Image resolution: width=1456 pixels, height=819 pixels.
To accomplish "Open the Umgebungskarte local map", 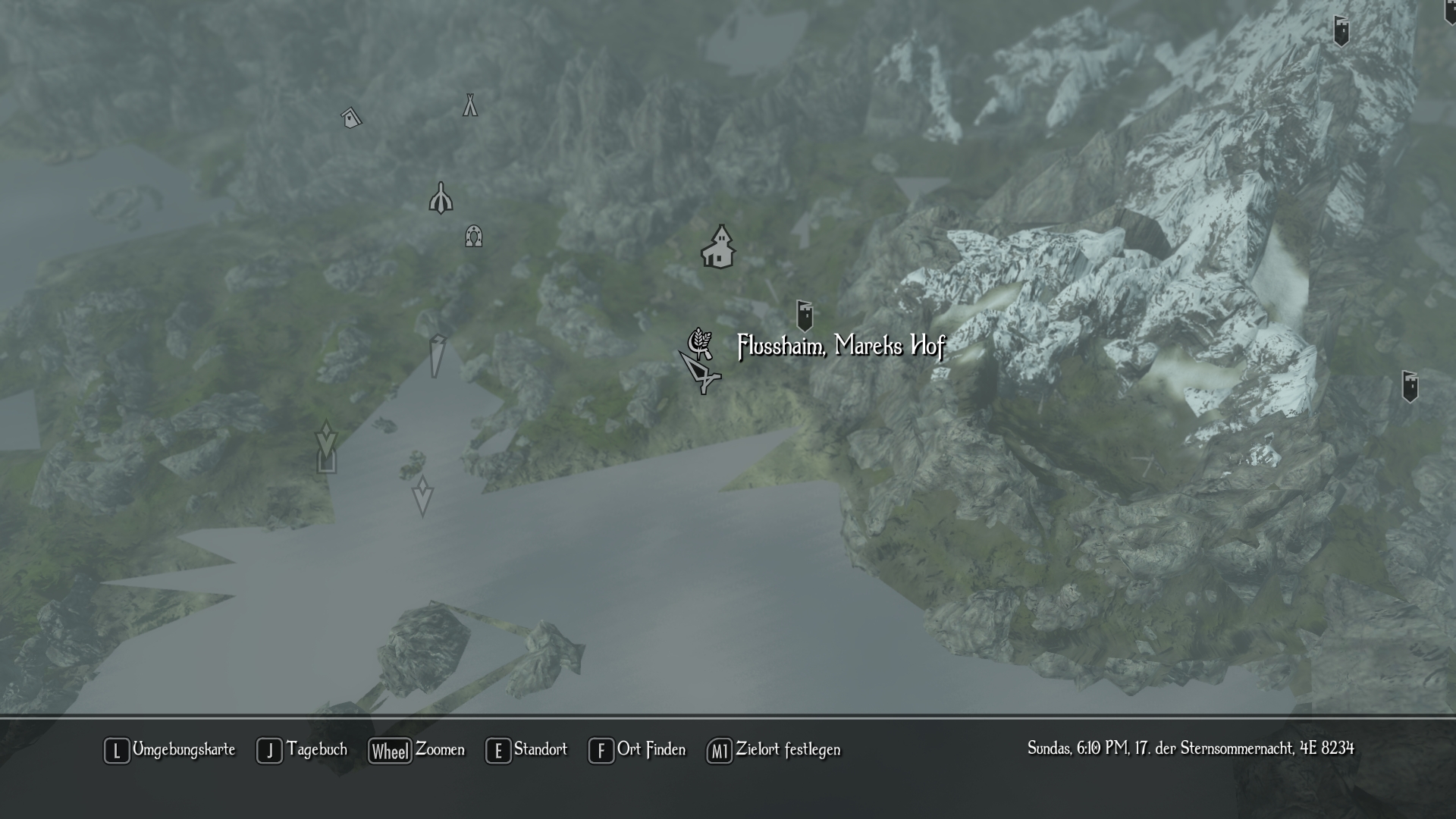I will click(x=170, y=750).
